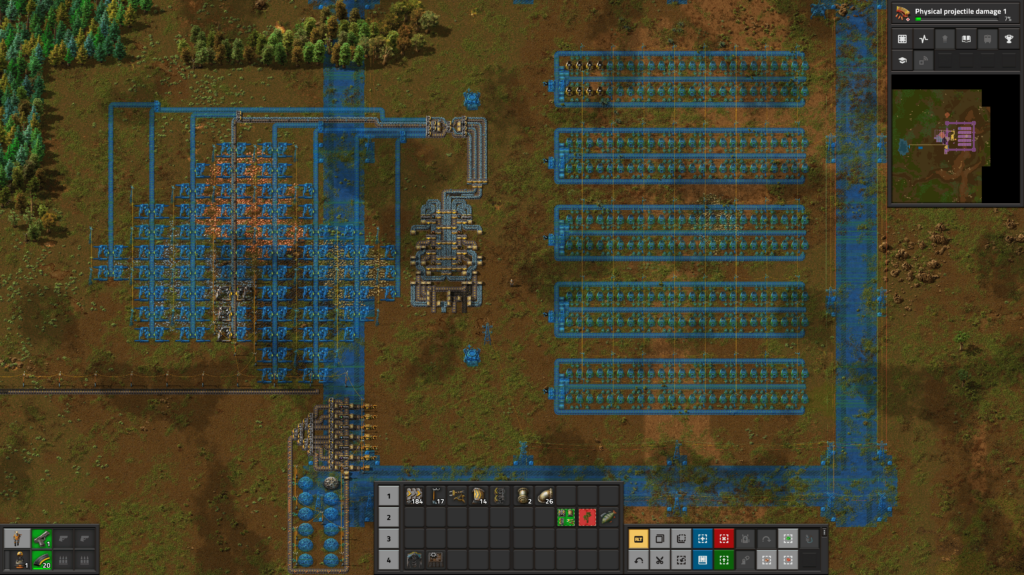Open the production statistics graph icon
The width and height of the screenshot is (1024, 575).
click(x=924, y=39)
